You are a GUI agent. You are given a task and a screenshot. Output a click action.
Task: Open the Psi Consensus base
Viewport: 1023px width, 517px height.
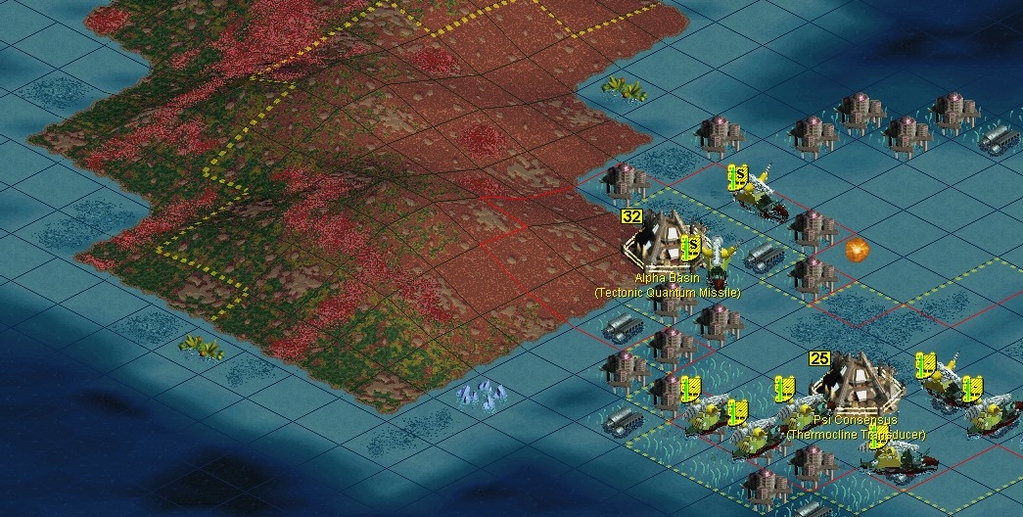pos(855,384)
